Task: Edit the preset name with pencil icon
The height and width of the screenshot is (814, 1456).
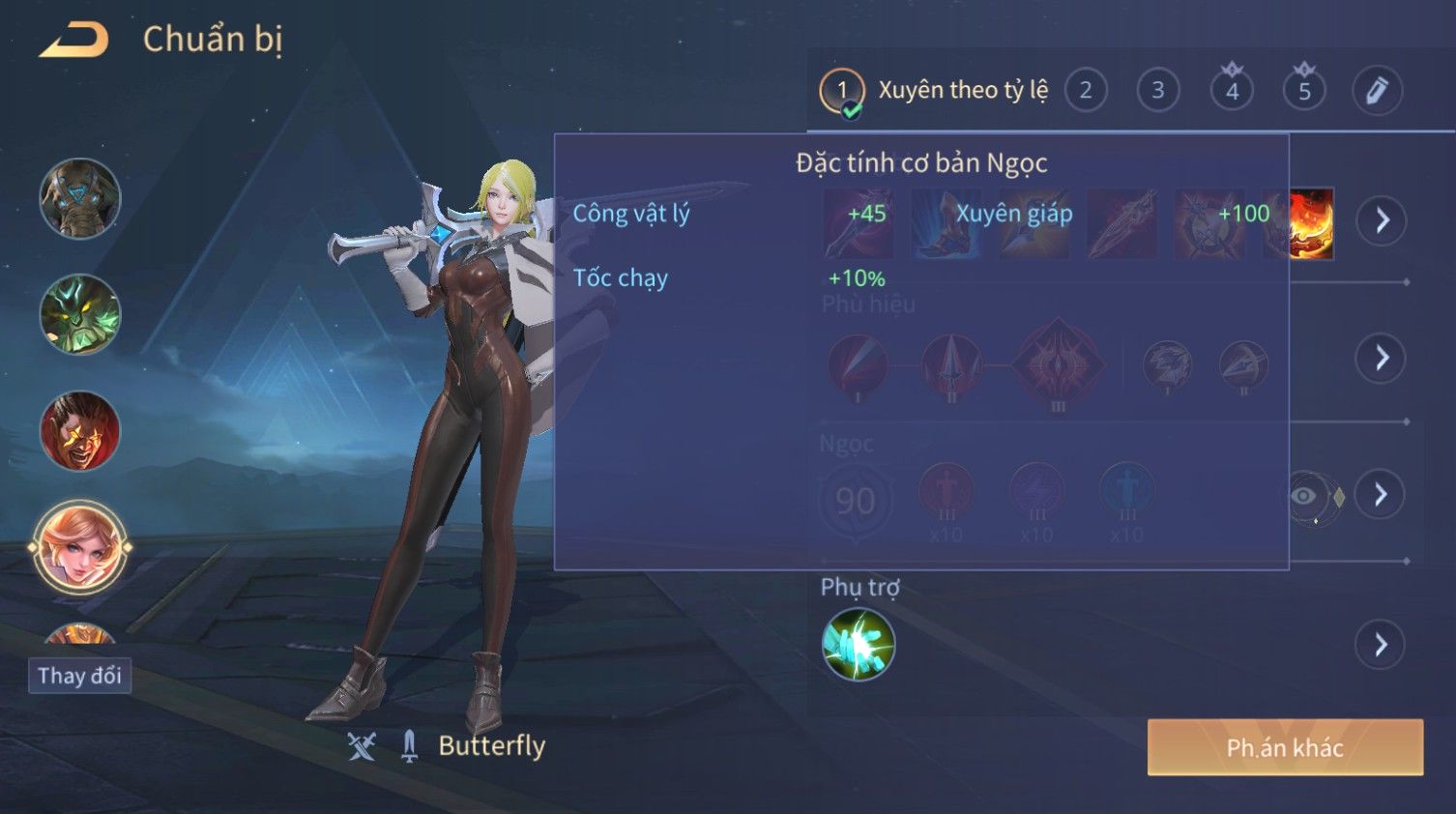Action: click(1377, 91)
